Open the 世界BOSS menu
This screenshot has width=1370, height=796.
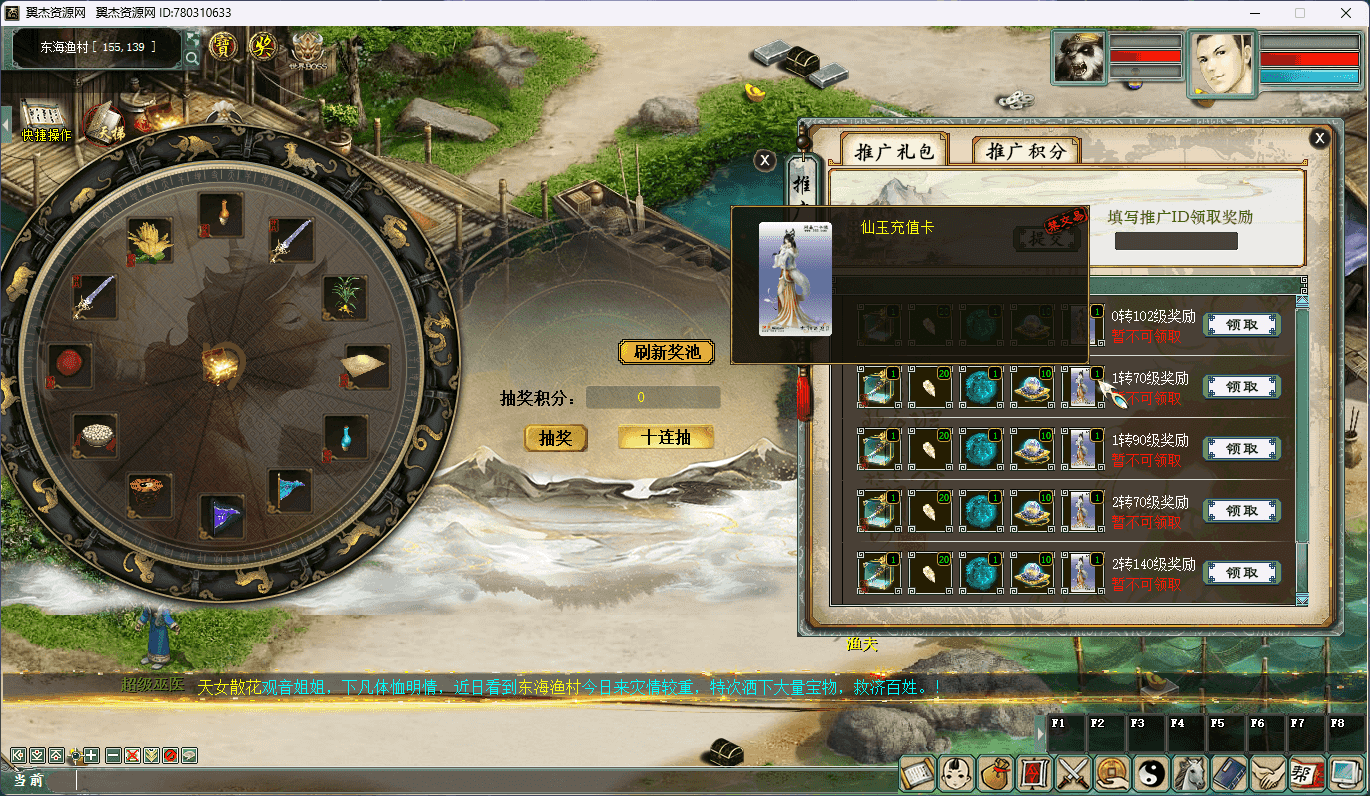point(308,49)
